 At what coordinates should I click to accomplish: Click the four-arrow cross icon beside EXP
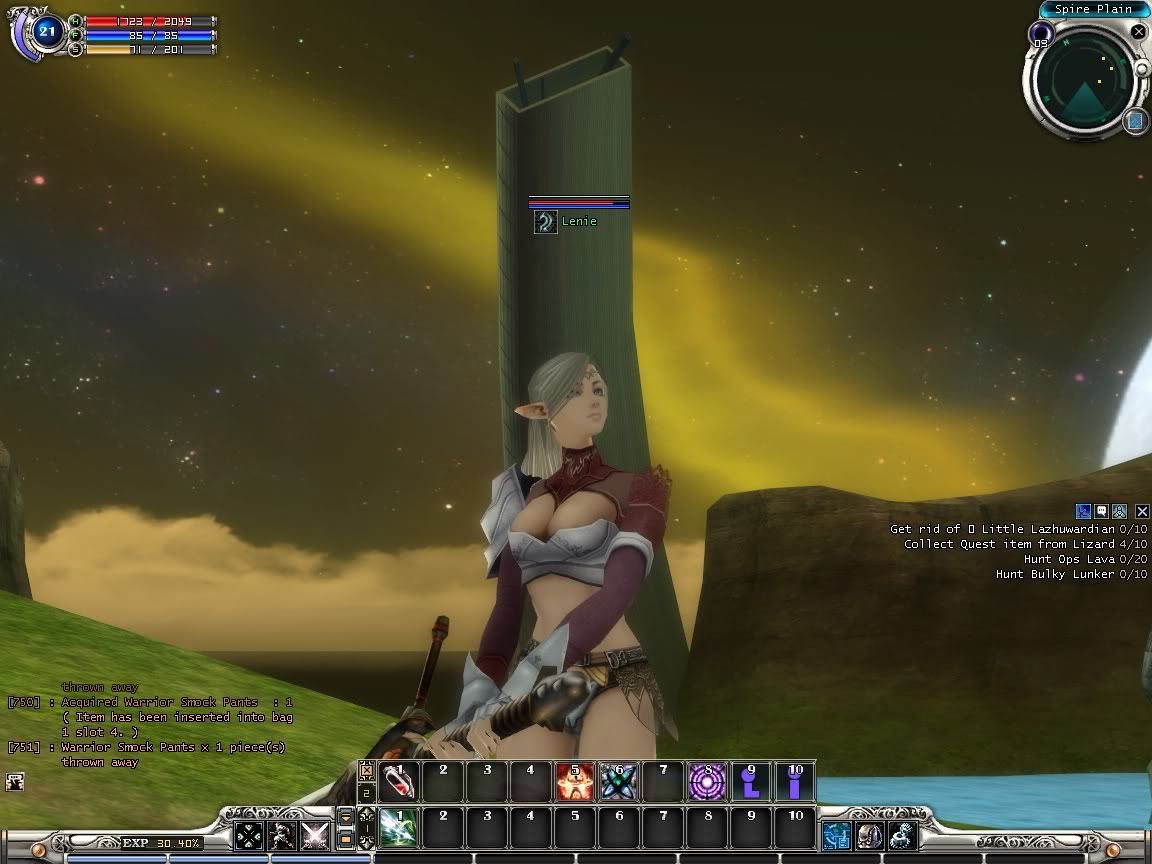click(249, 835)
